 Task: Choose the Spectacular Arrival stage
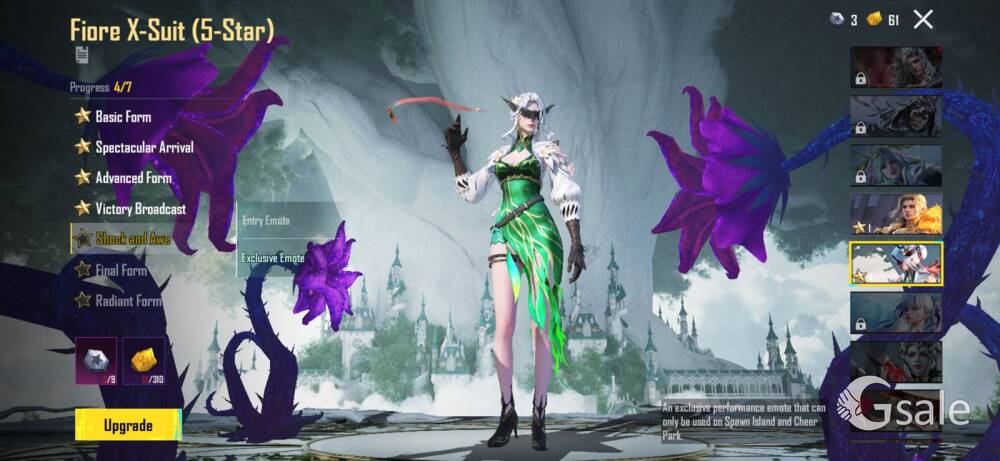coord(144,147)
